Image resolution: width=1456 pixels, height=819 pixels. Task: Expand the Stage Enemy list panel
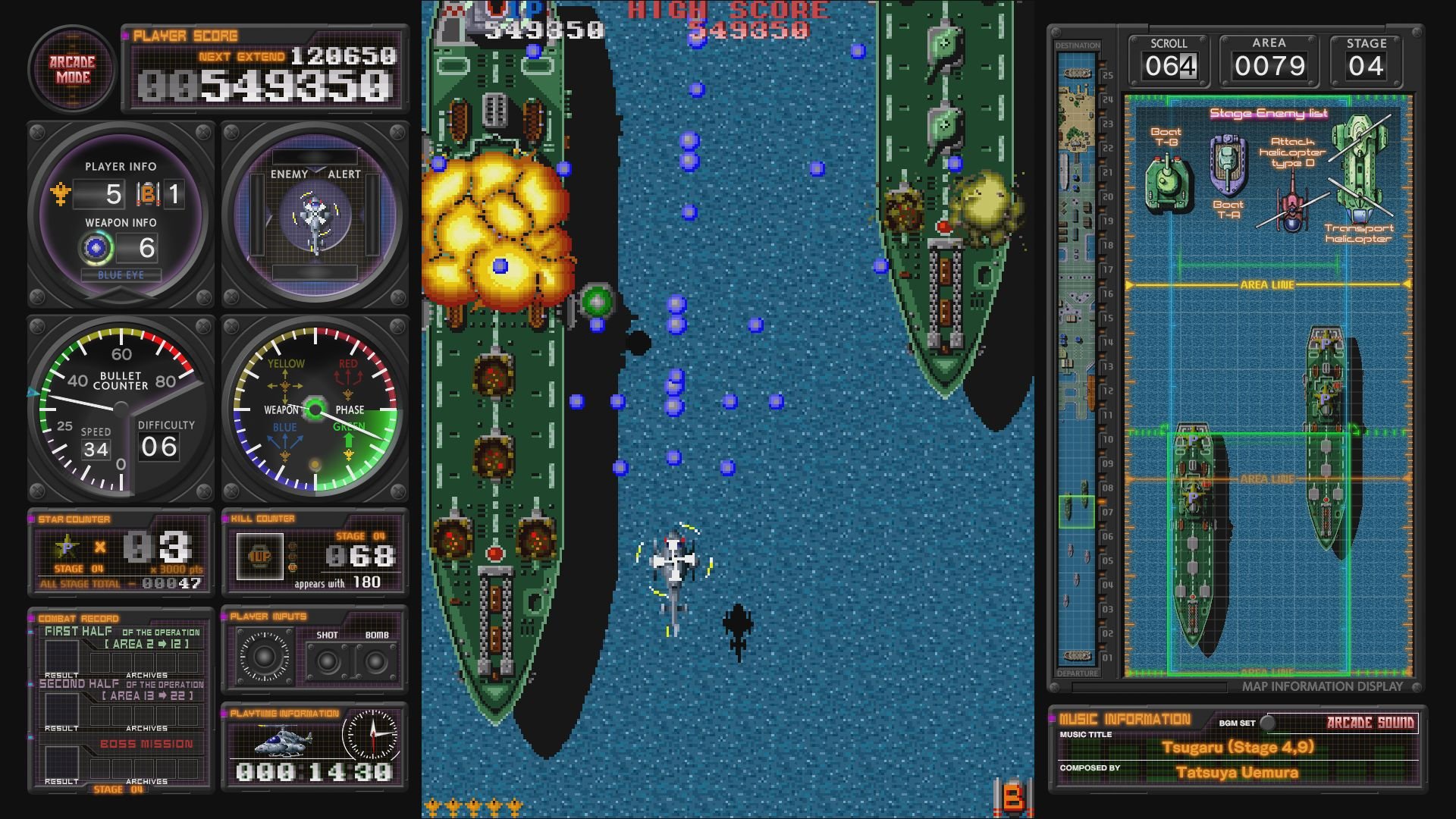tap(1269, 112)
